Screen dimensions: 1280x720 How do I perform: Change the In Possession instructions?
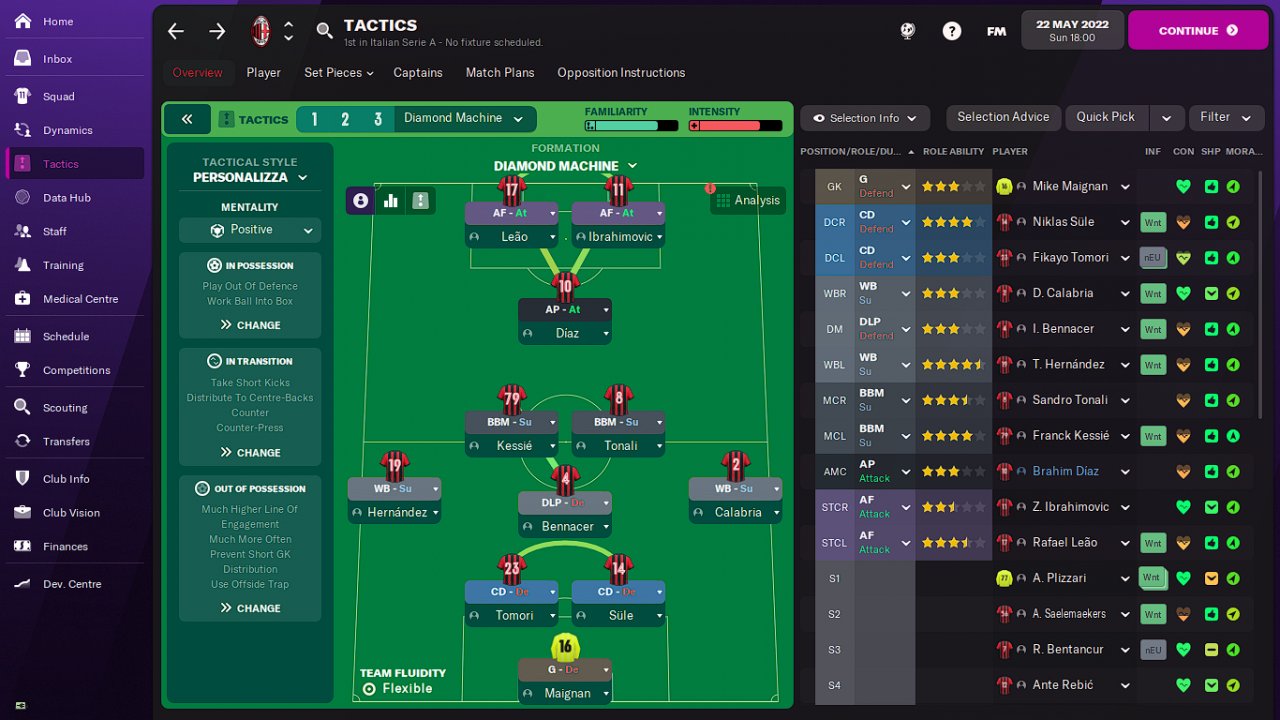(x=250, y=325)
